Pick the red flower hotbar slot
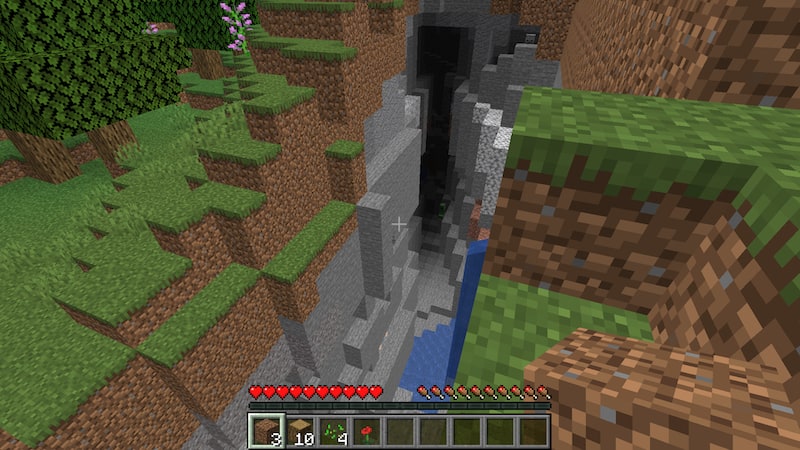The width and height of the screenshot is (800, 450). click(x=366, y=431)
